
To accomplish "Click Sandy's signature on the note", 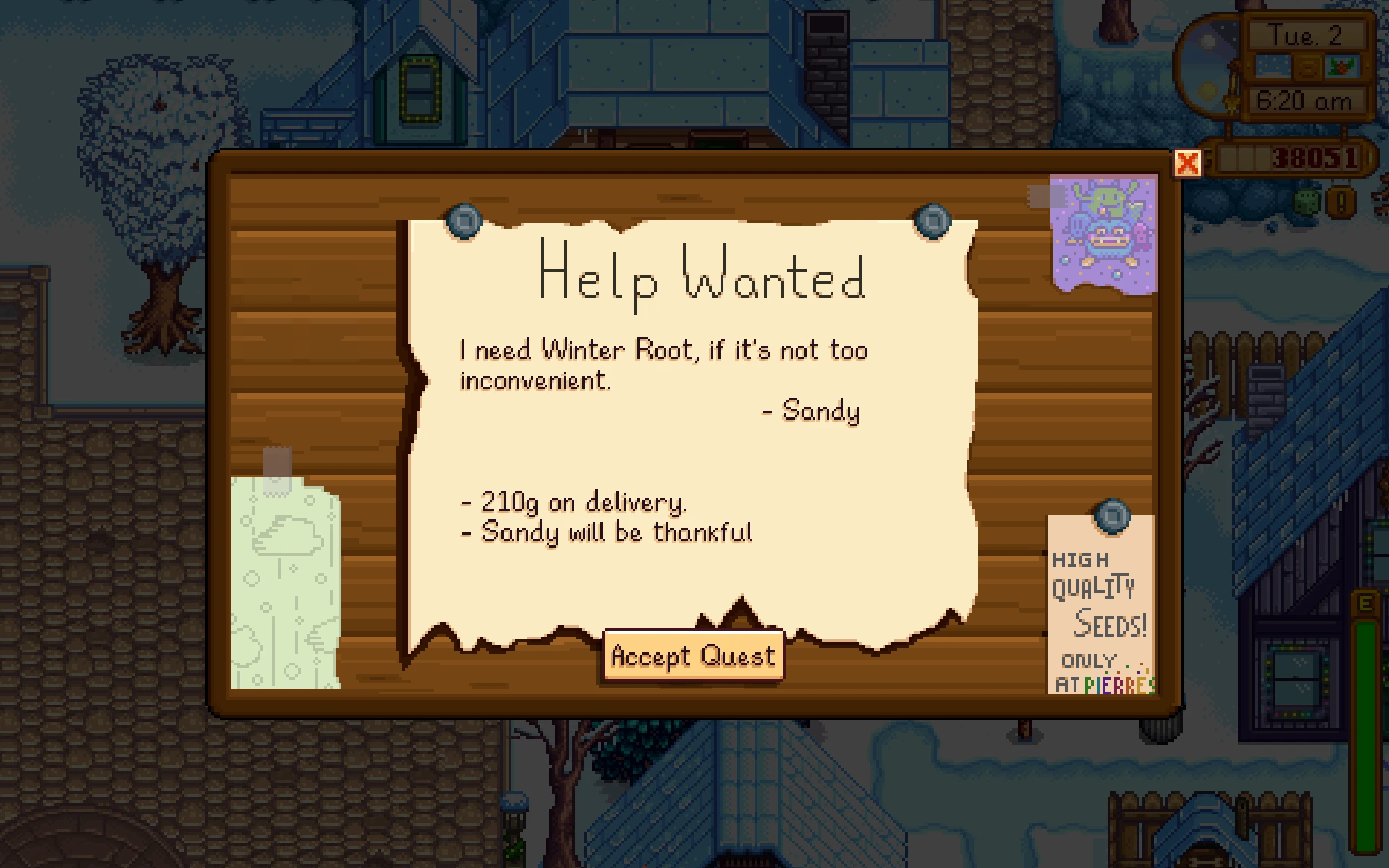I will click(812, 411).
